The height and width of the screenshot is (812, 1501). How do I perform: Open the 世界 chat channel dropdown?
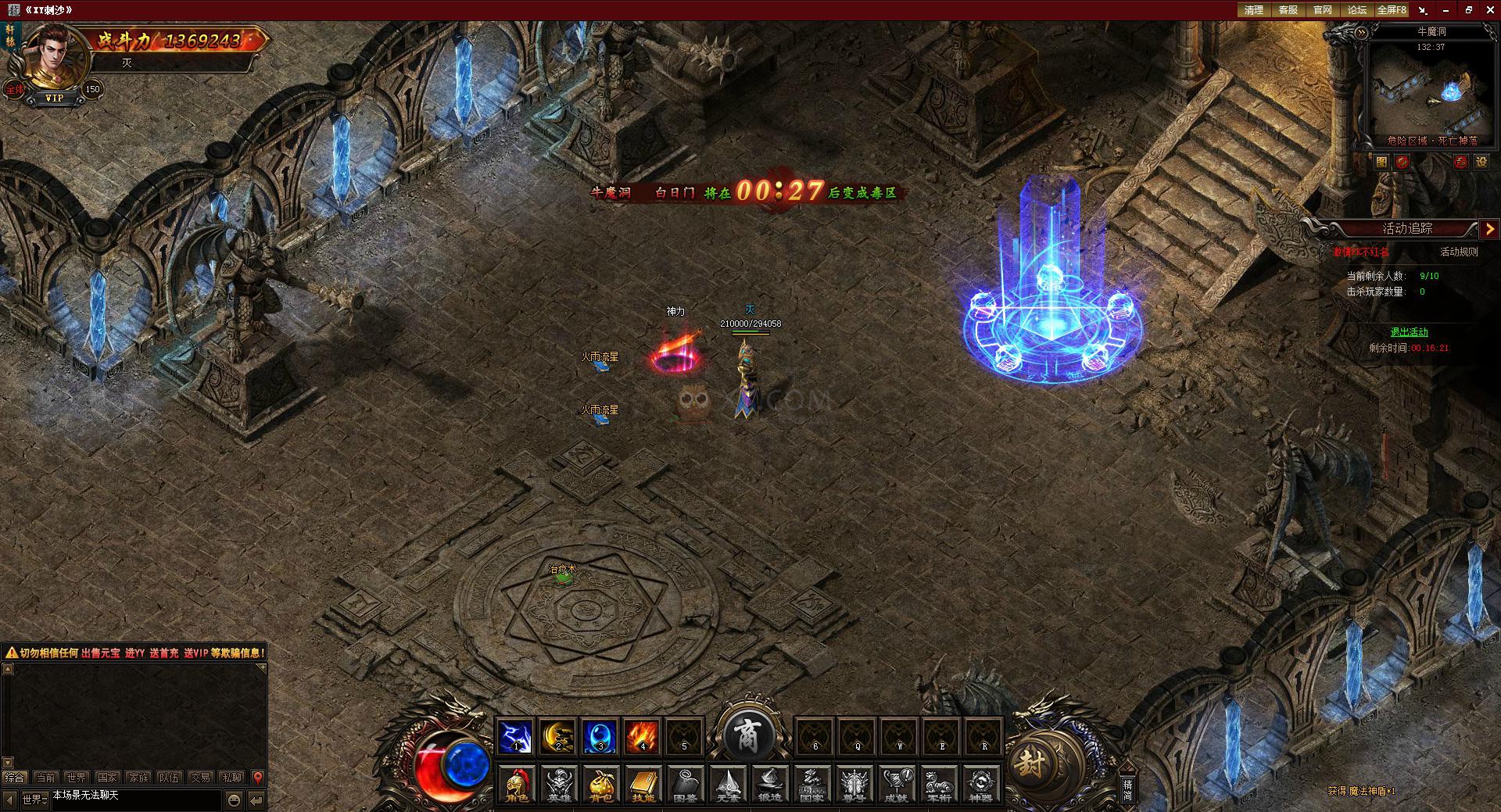[x=34, y=799]
